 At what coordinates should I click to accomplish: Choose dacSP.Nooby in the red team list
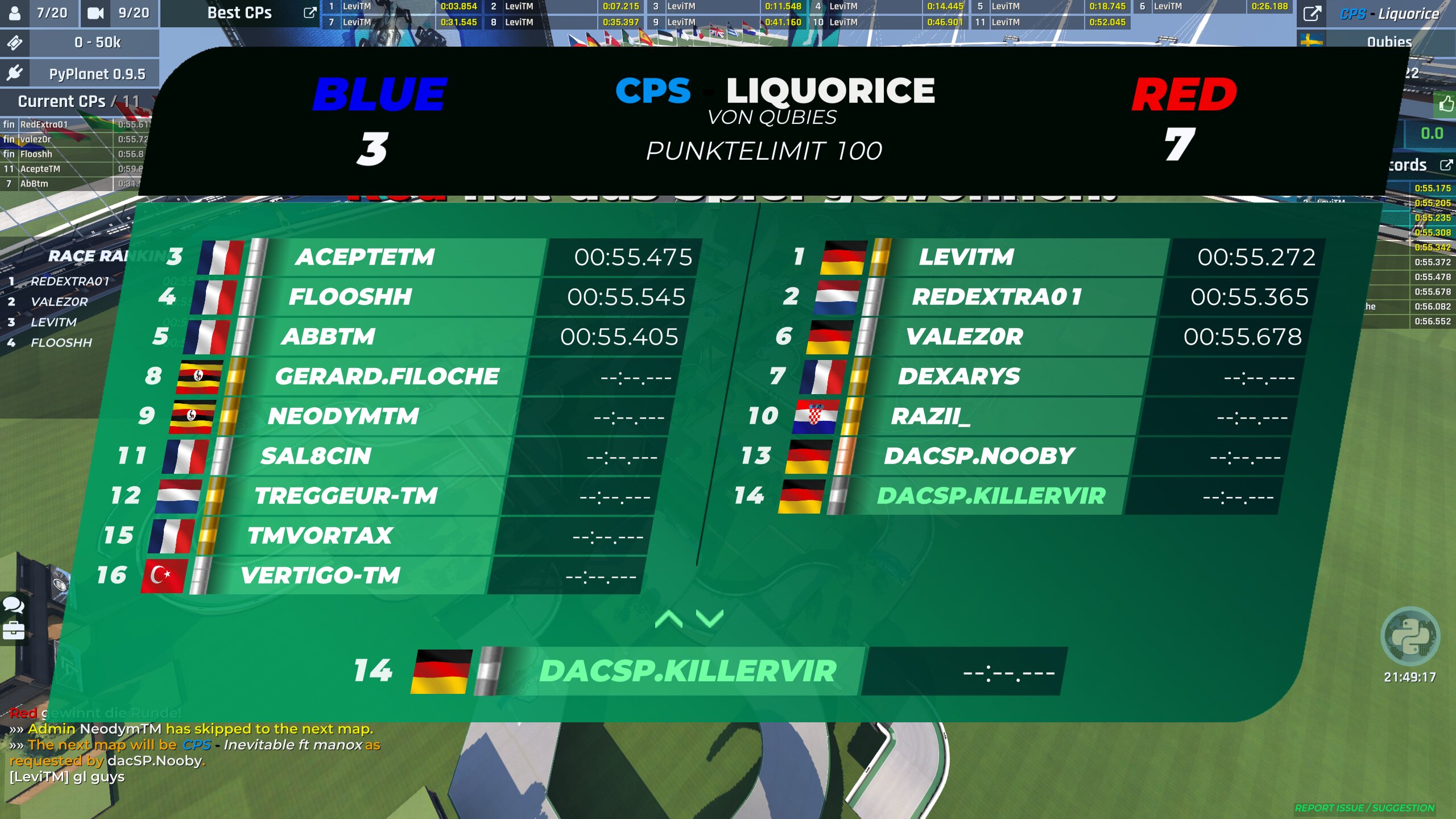[978, 456]
